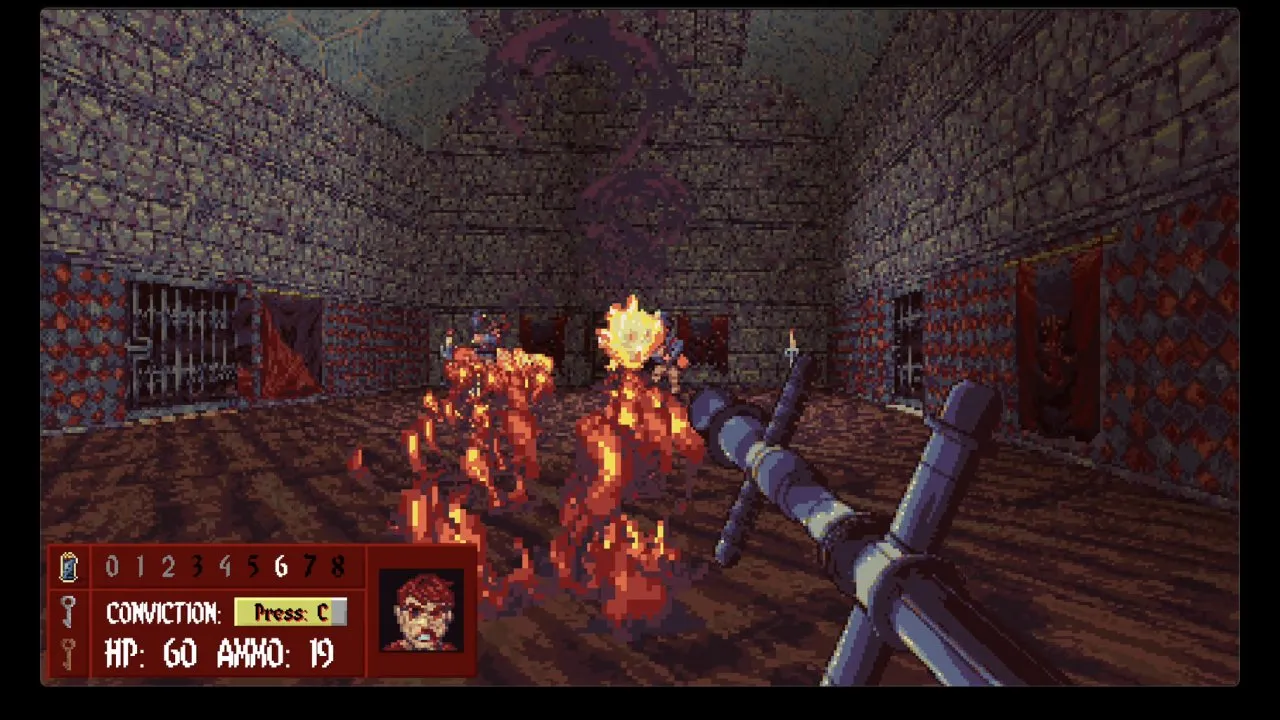Click the bronze key icon
Screen dimensions: 1280x720
pos(68,653)
